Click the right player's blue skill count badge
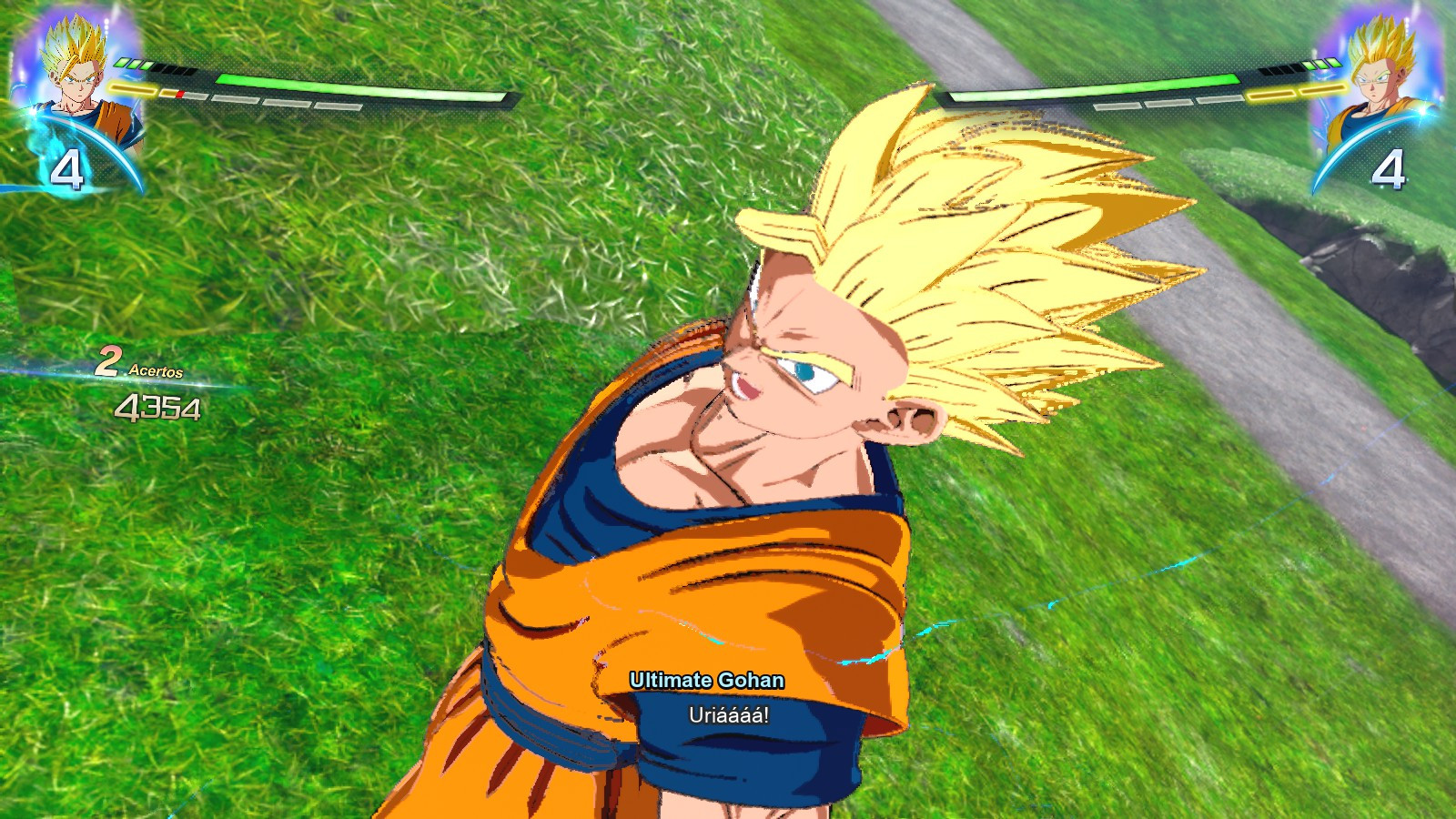The height and width of the screenshot is (819, 1456). 1390,166
